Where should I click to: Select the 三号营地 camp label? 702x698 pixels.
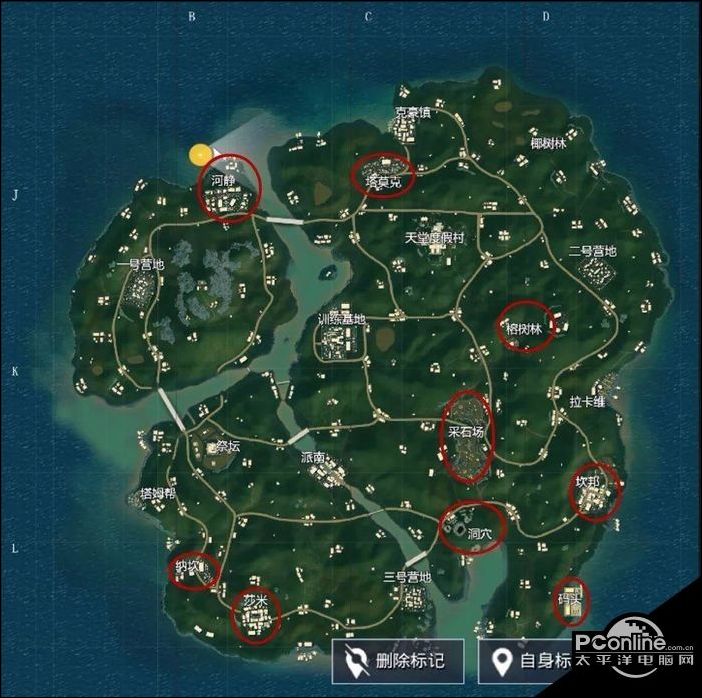(406, 577)
